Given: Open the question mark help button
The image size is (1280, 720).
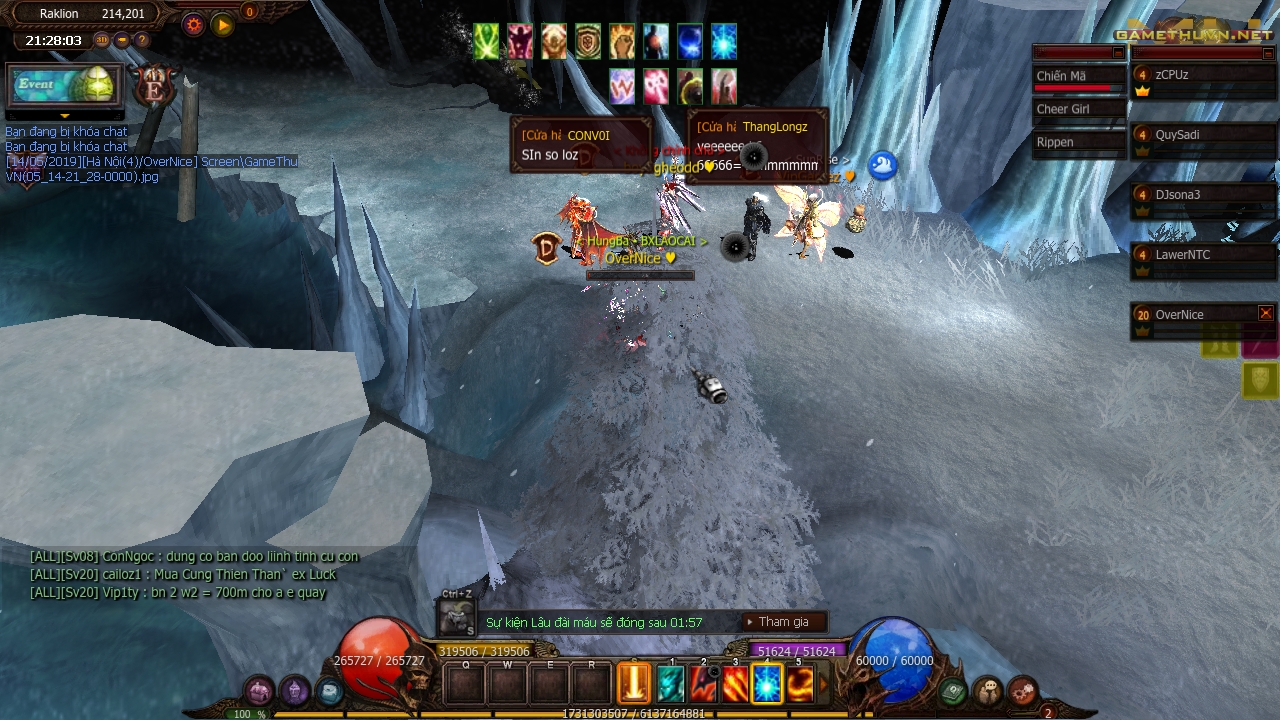Looking at the screenshot, I should pyautogui.click(x=142, y=40).
